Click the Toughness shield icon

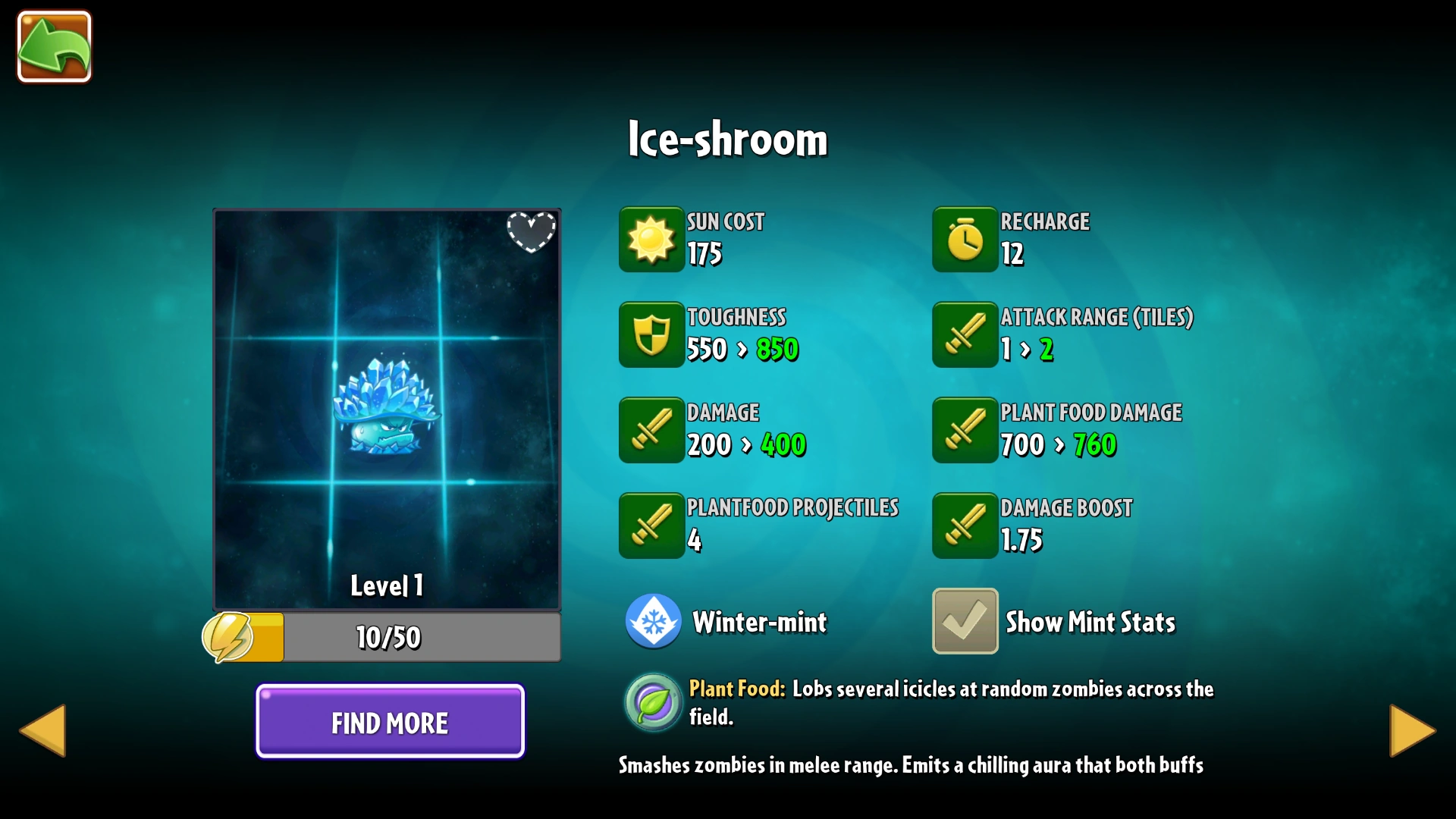pos(651,334)
